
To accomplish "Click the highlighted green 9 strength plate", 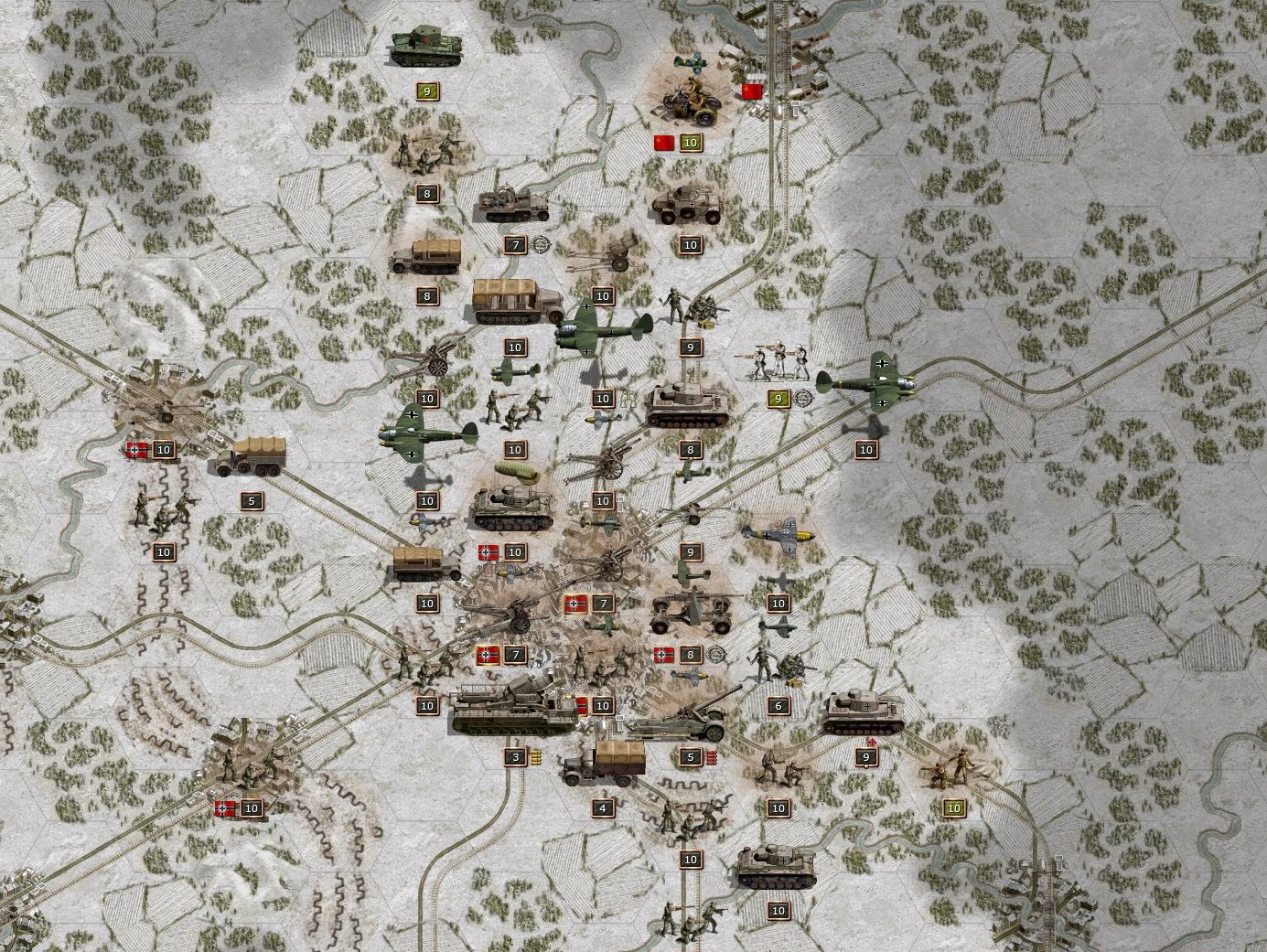I will [x=779, y=399].
